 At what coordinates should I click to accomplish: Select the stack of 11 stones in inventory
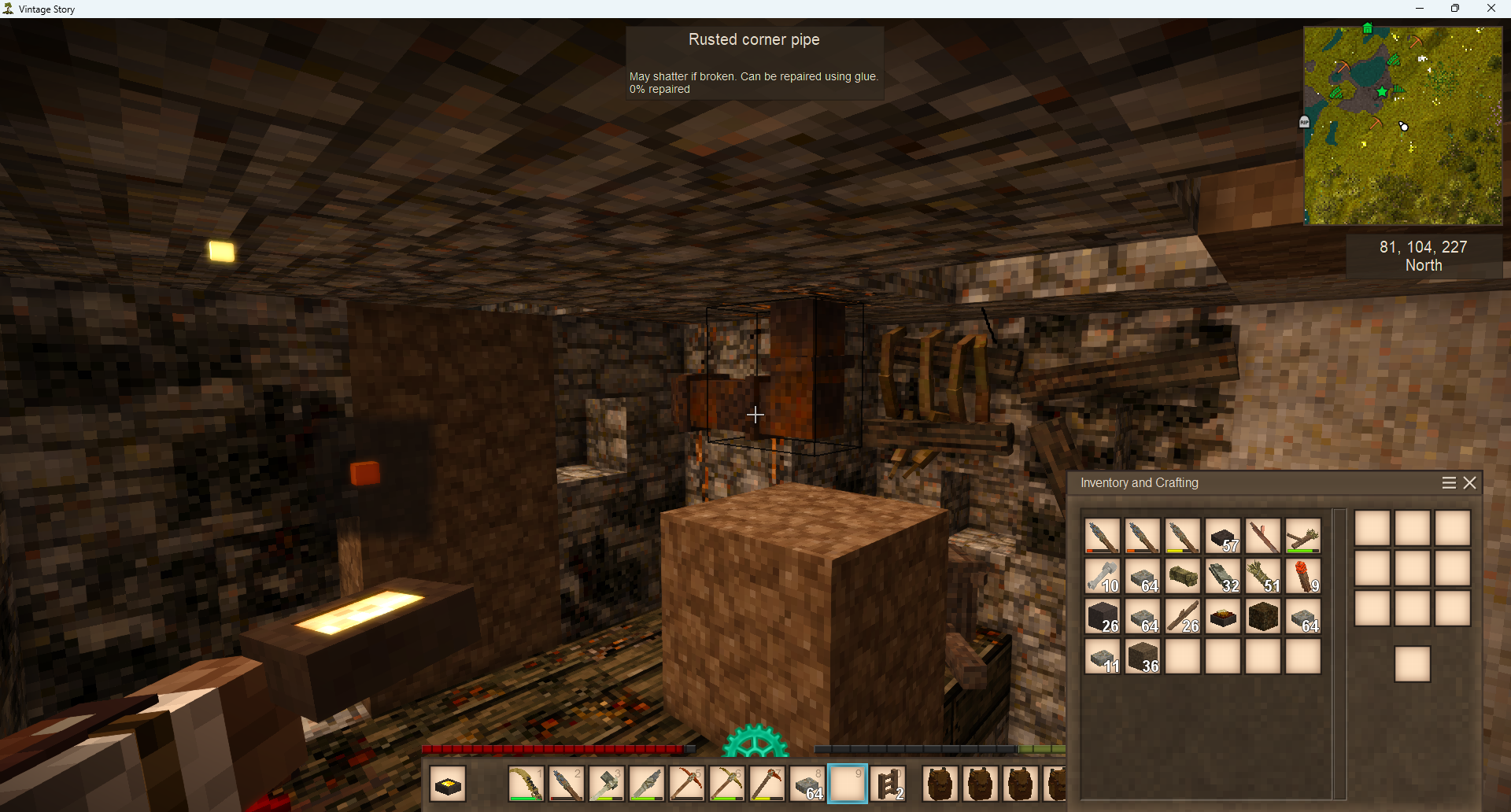coord(1103,657)
